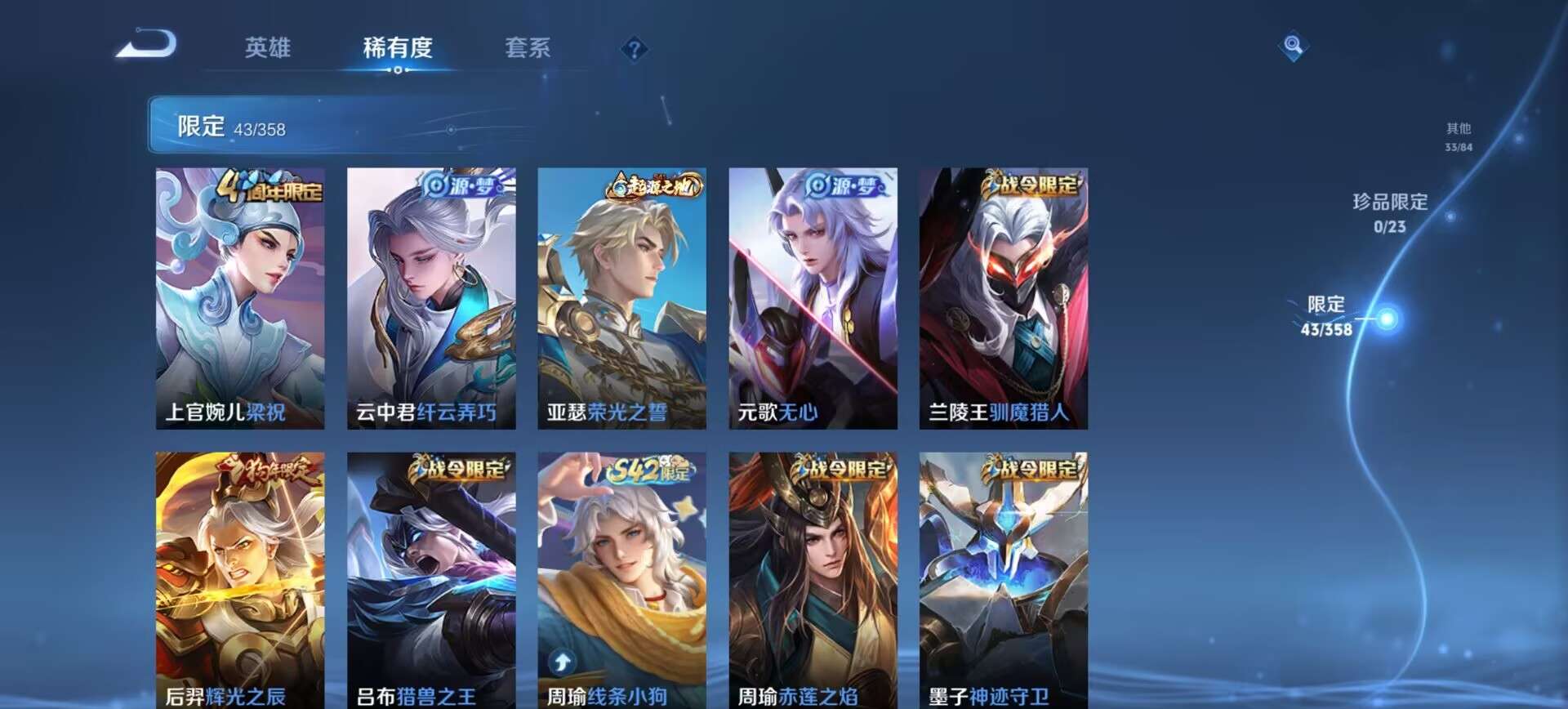Click the glowing 限定 progress marker

pos(1389,320)
